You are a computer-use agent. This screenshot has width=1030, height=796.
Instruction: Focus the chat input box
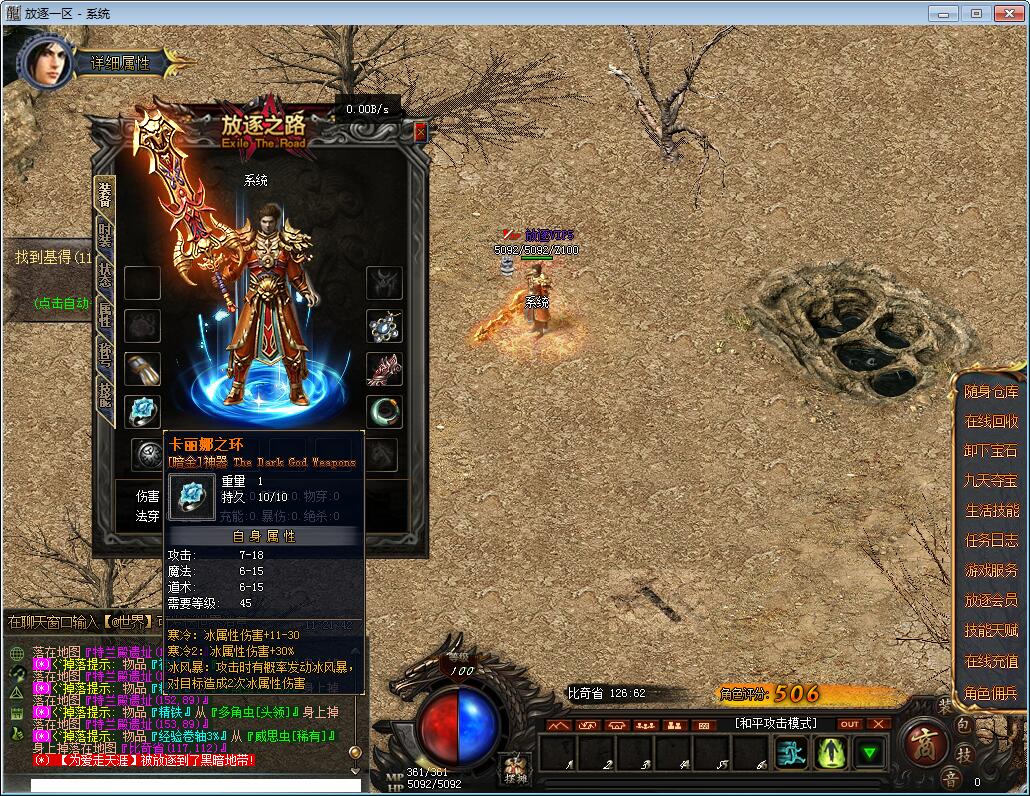190,785
